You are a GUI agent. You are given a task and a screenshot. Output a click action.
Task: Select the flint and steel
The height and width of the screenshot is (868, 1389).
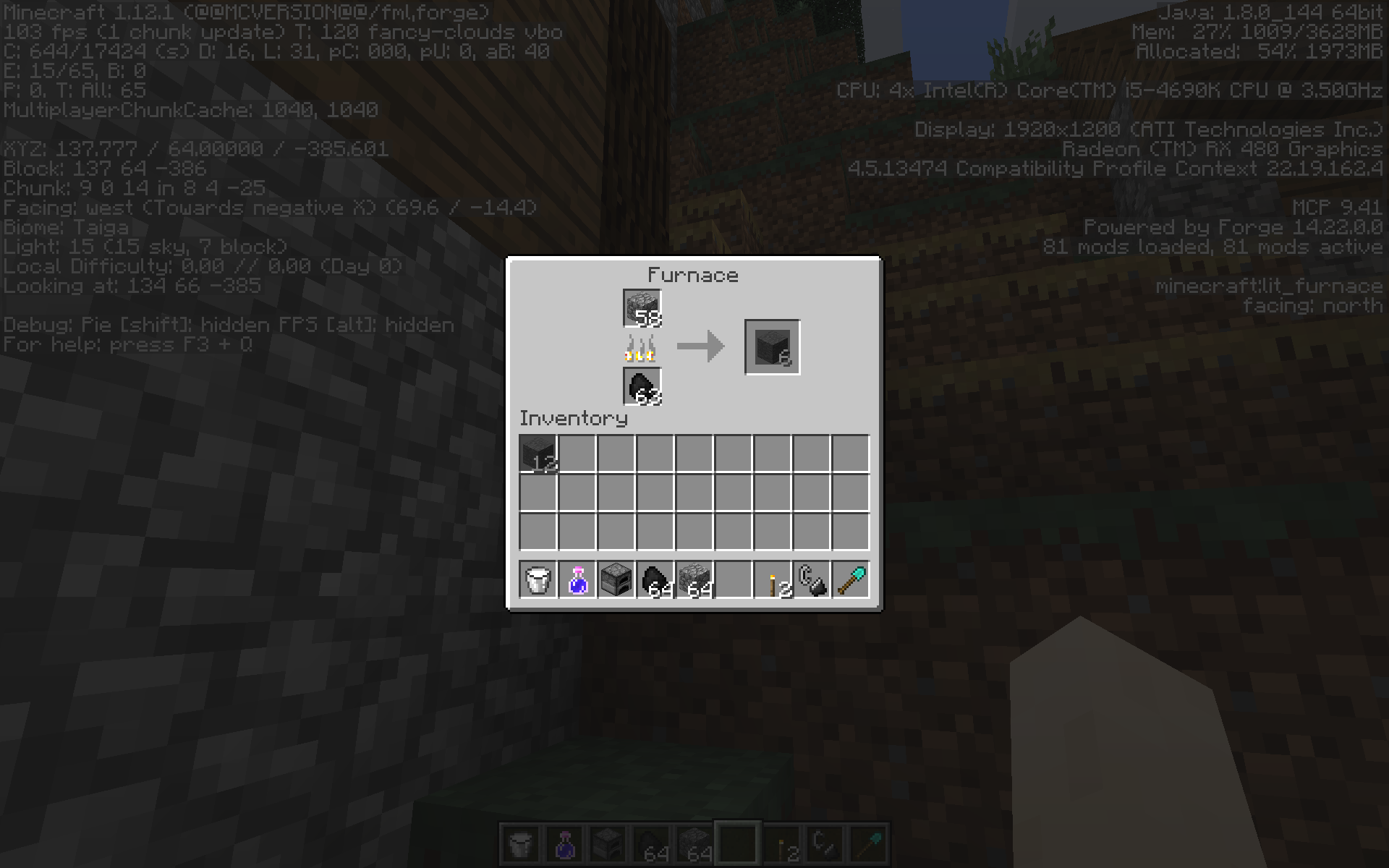[x=812, y=578]
